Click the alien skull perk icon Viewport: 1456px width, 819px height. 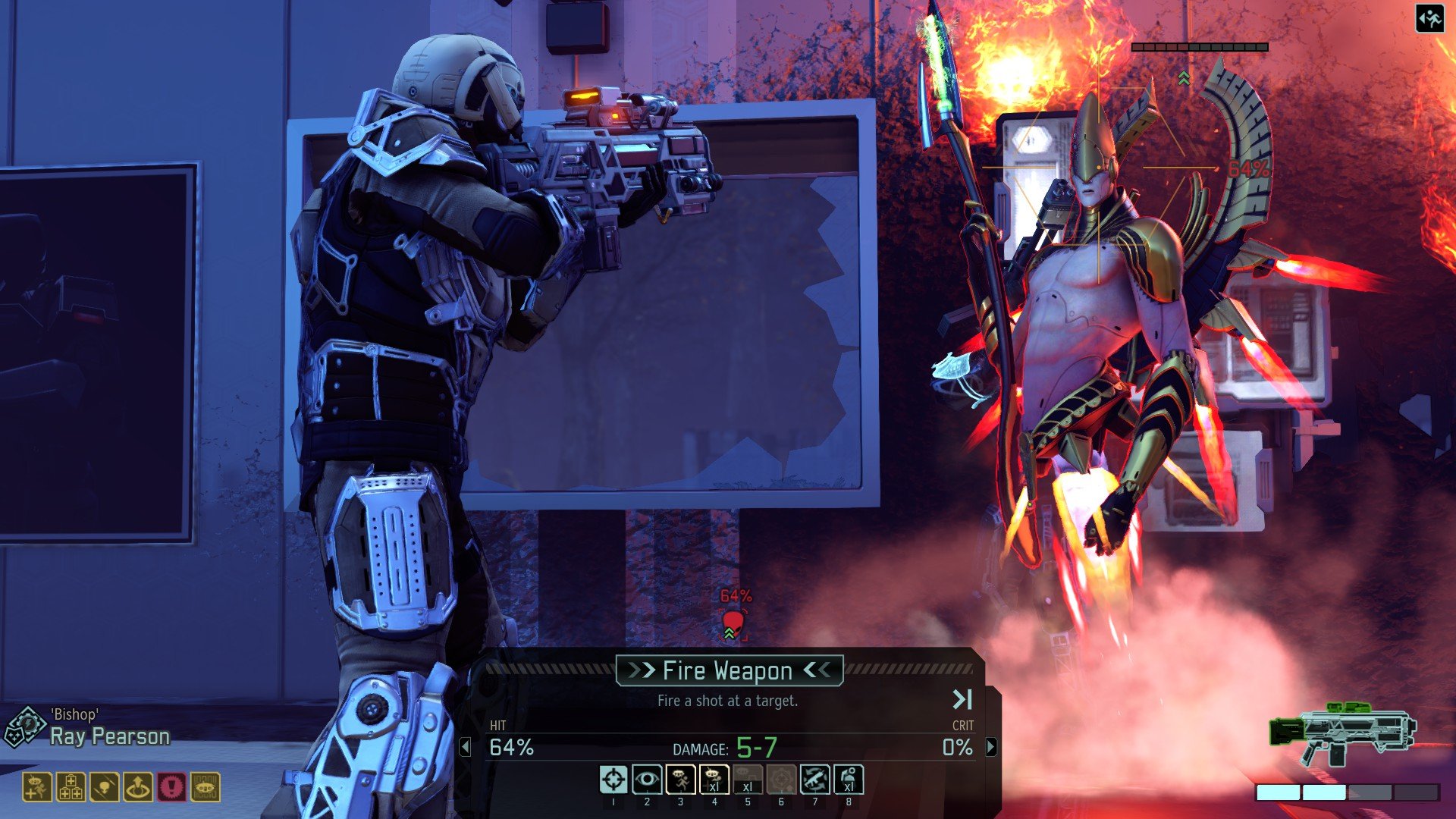(104, 787)
